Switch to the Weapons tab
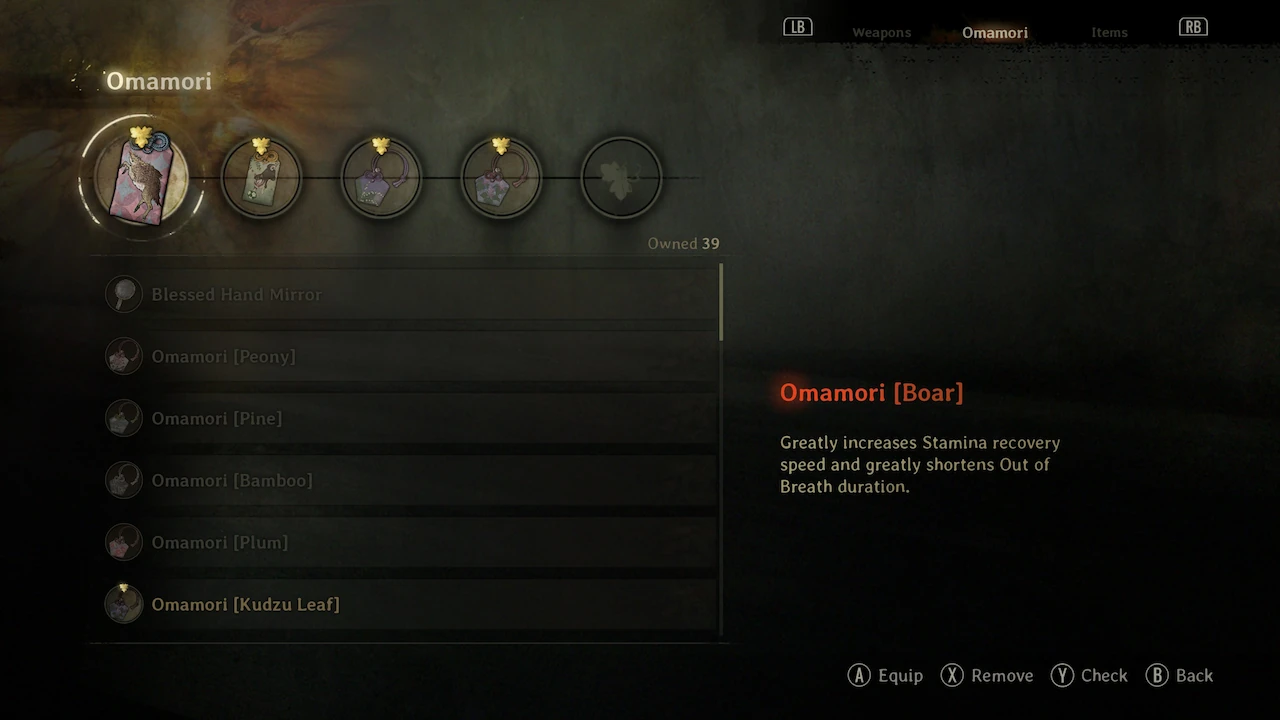The height and width of the screenshot is (720, 1280). 881,33
